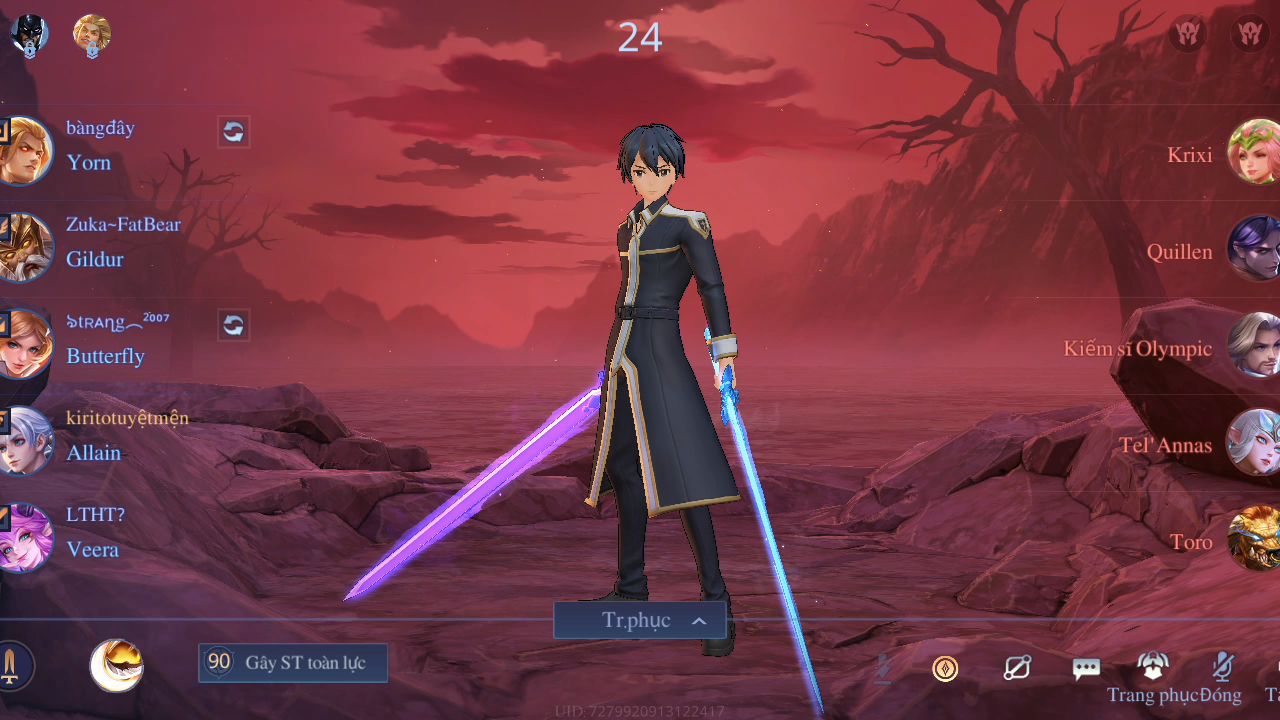Open the sword equipment build icon
Viewport: 1280px width, 720px height.
click(12, 666)
